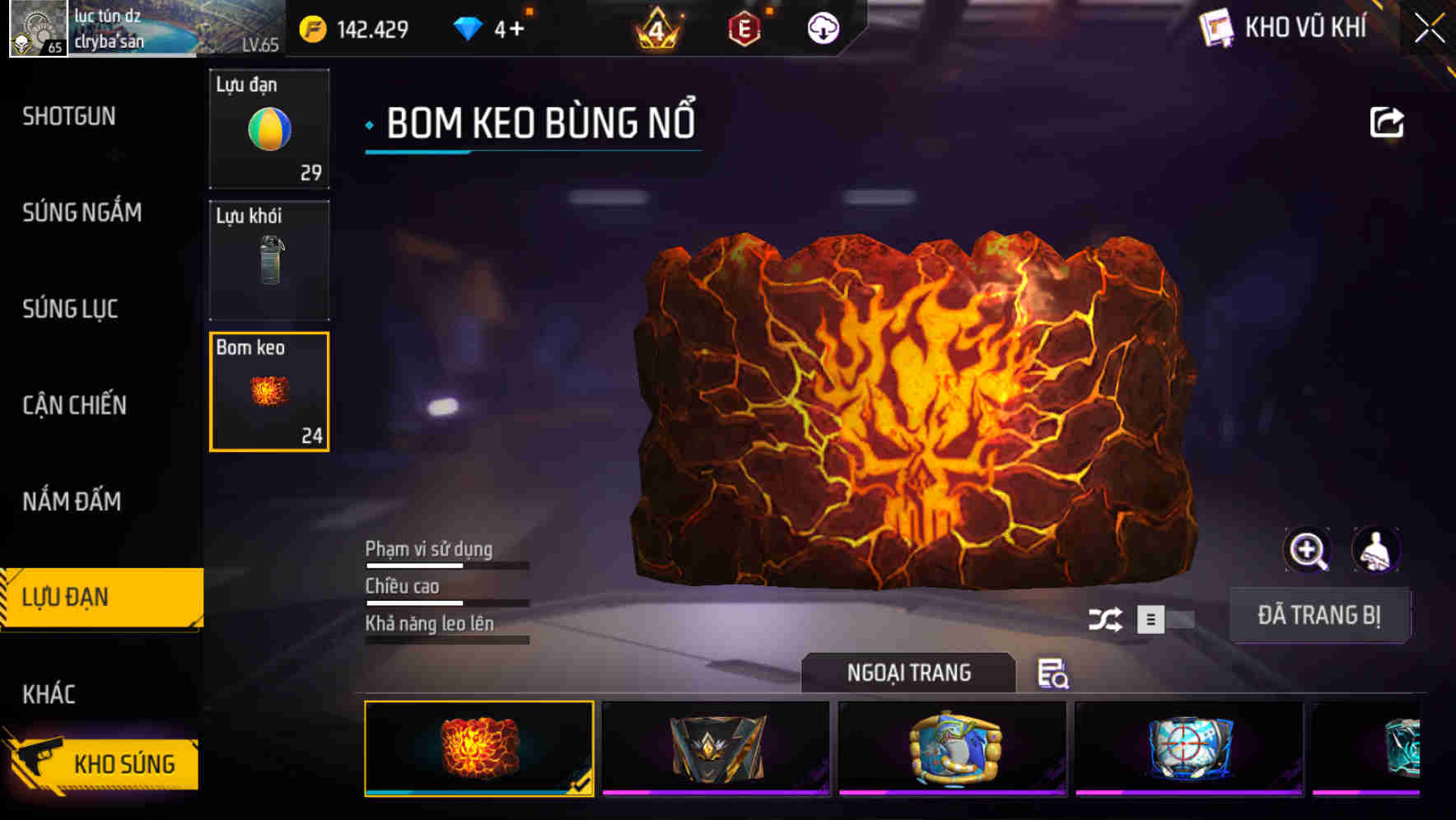Zoom the weapon preview with magnifier icon

point(1308,550)
